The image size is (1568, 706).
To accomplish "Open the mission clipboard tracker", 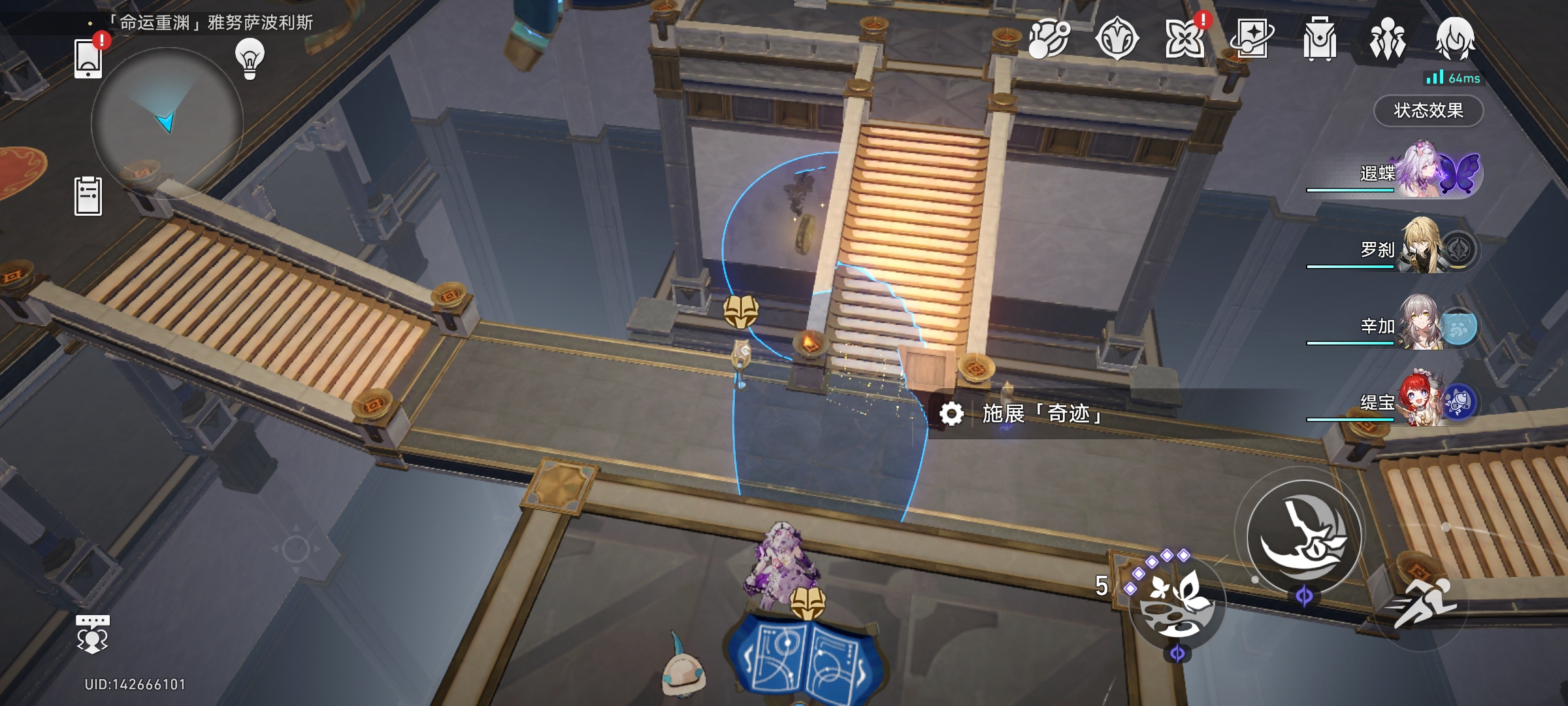I will tap(88, 195).
